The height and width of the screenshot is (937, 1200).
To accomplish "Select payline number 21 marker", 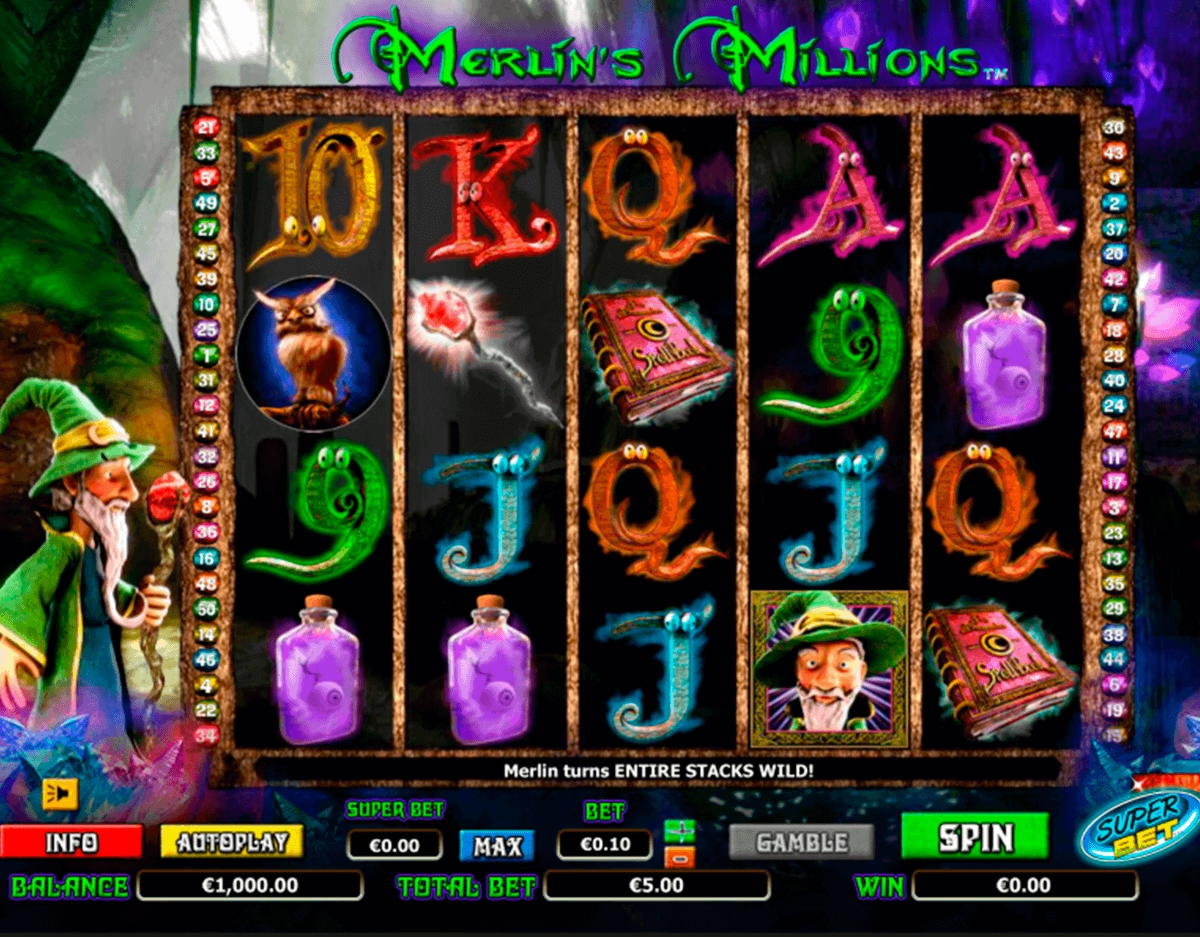I will point(206,127).
